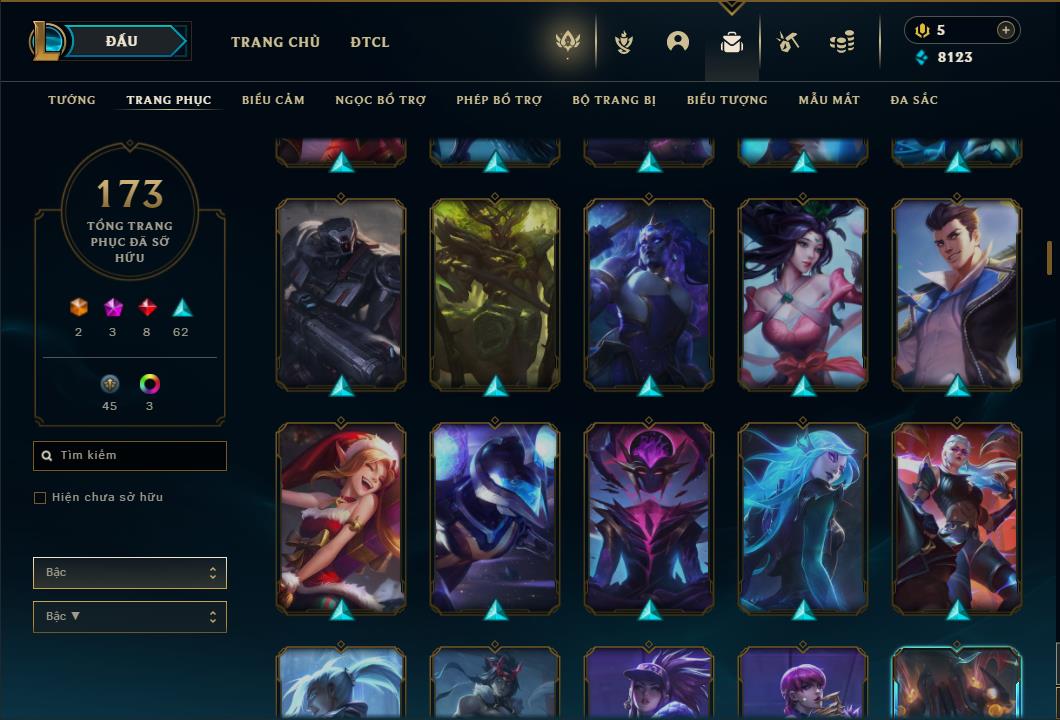Choose the green tree monster skin card

click(495, 293)
